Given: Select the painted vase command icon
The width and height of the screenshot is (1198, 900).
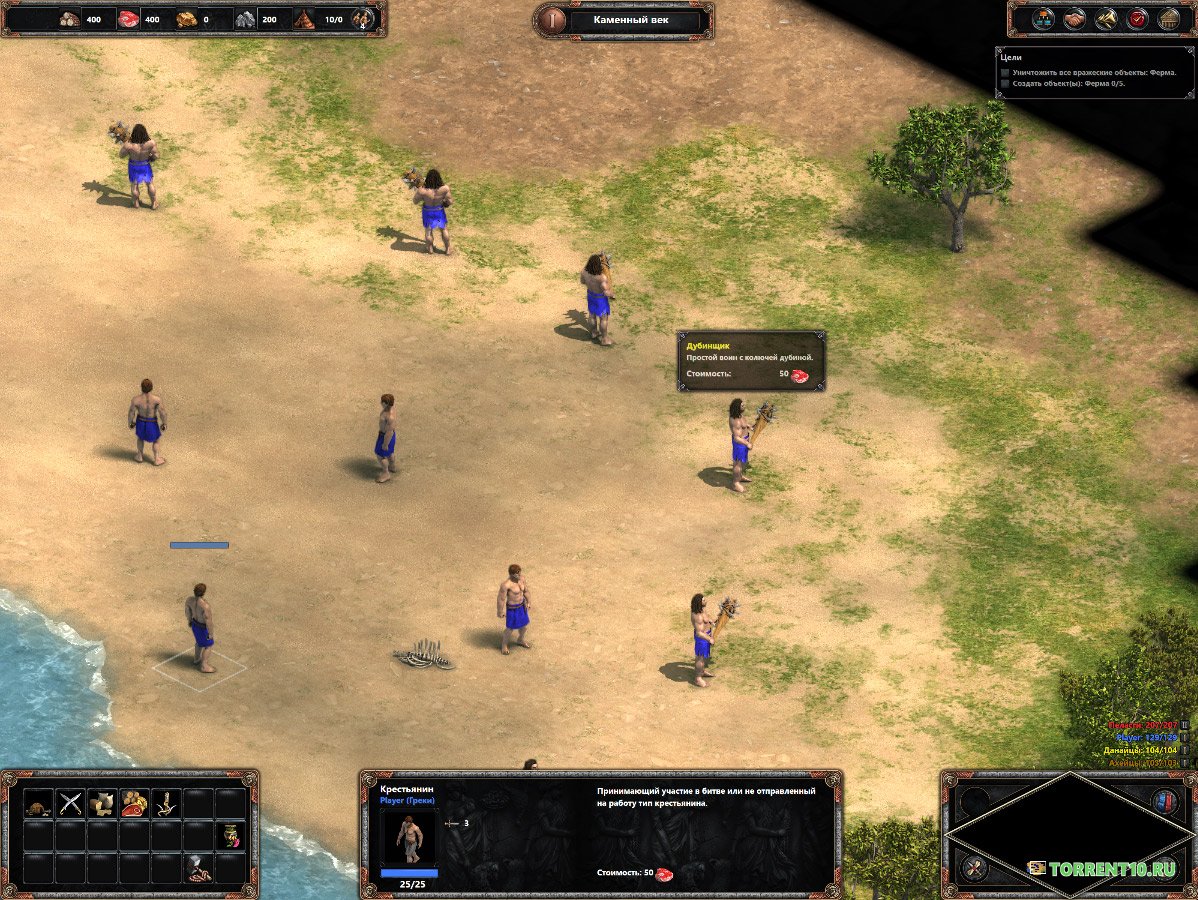Looking at the screenshot, I should coord(229,835).
